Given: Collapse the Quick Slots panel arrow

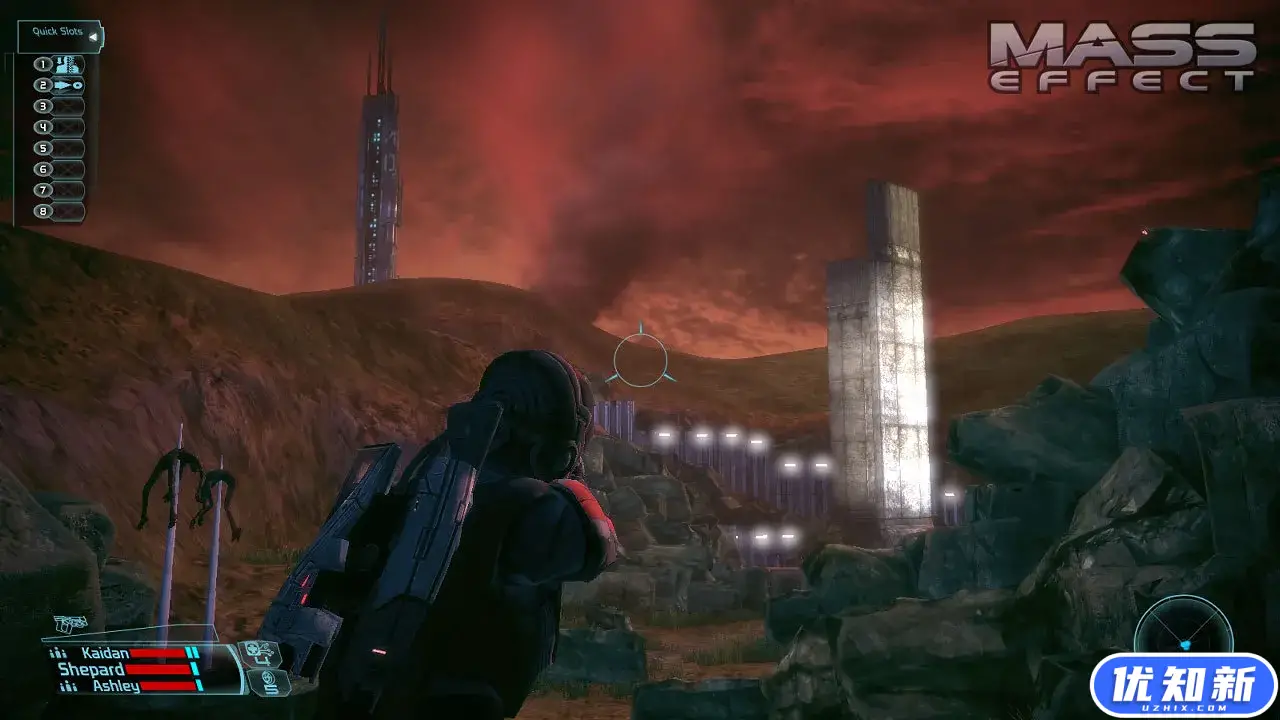Looking at the screenshot, I should [x=93, y=37].
